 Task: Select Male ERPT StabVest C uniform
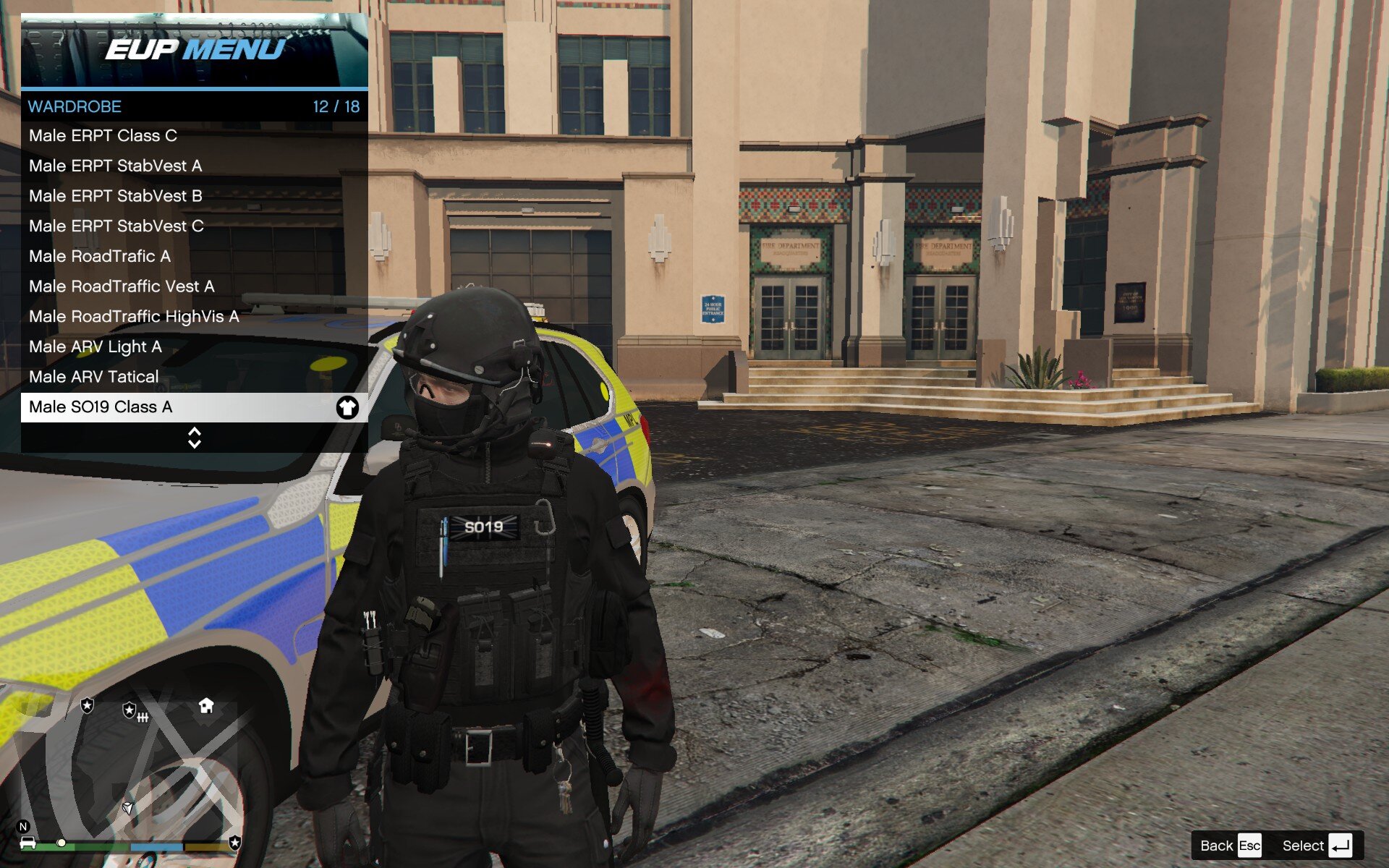194,226
